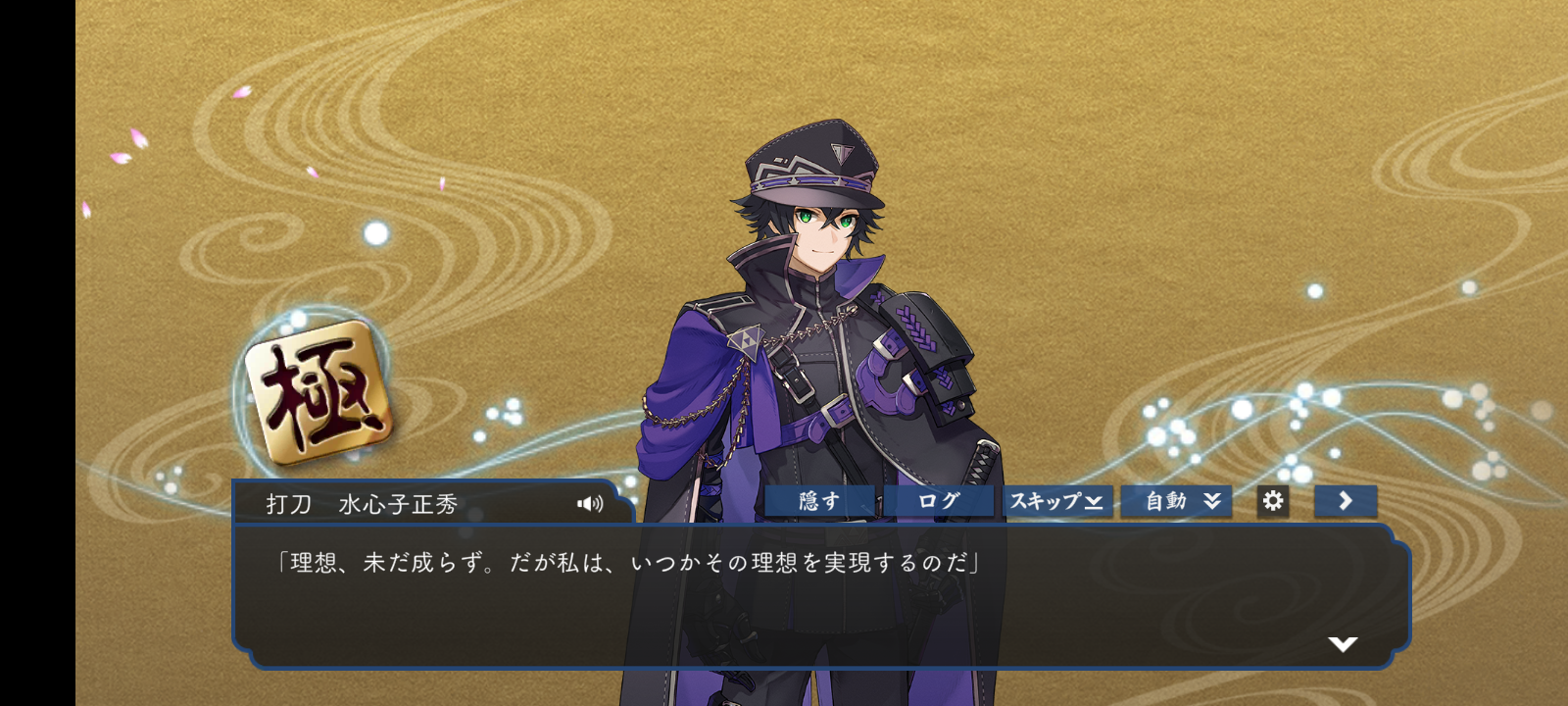Image resolution: width=1568 pixels, height=706 pixels.
Task: Open settings via the gear icon
Action: 1273,501
